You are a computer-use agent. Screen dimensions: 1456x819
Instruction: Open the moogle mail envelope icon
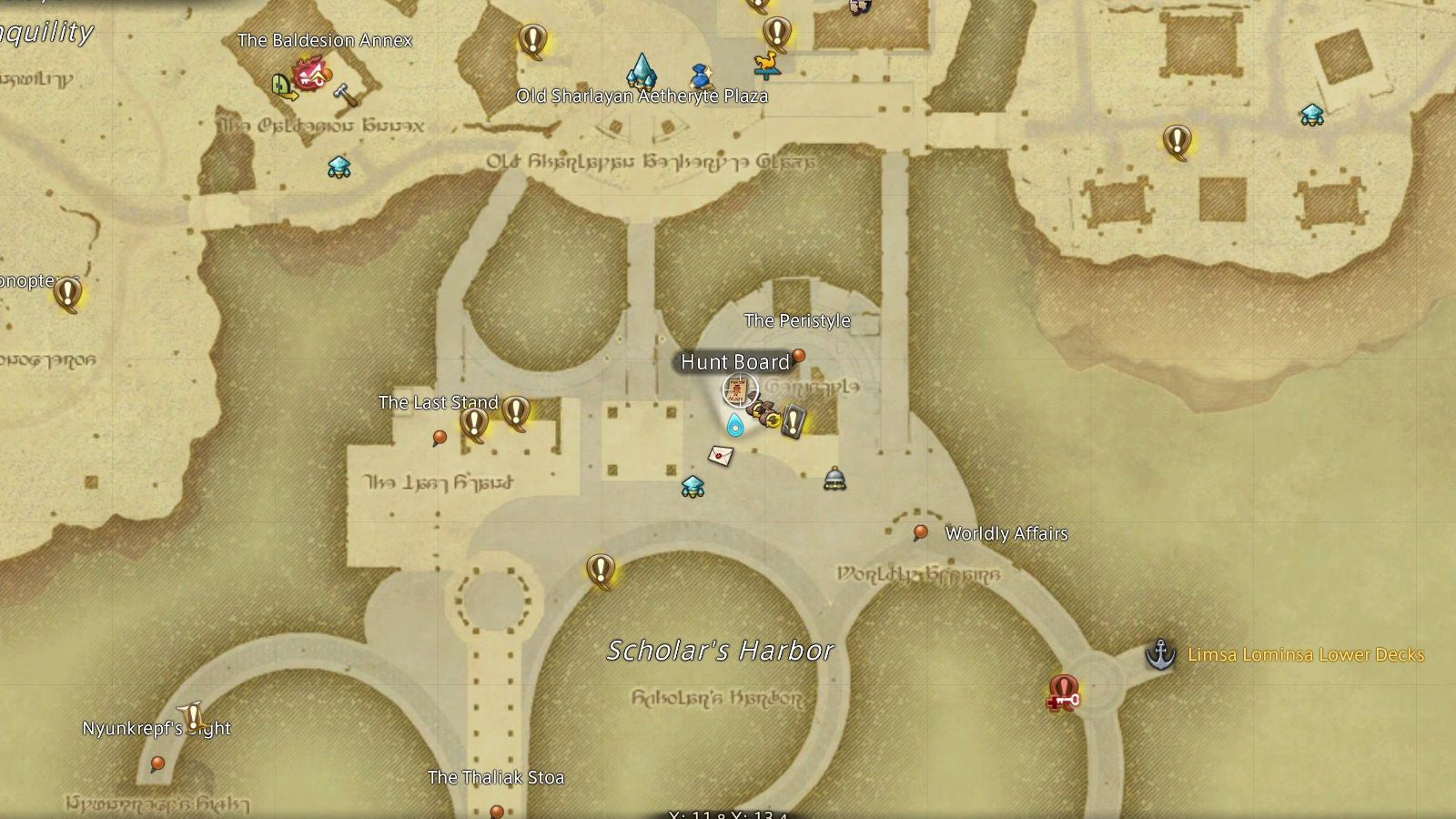pos(720,455)
